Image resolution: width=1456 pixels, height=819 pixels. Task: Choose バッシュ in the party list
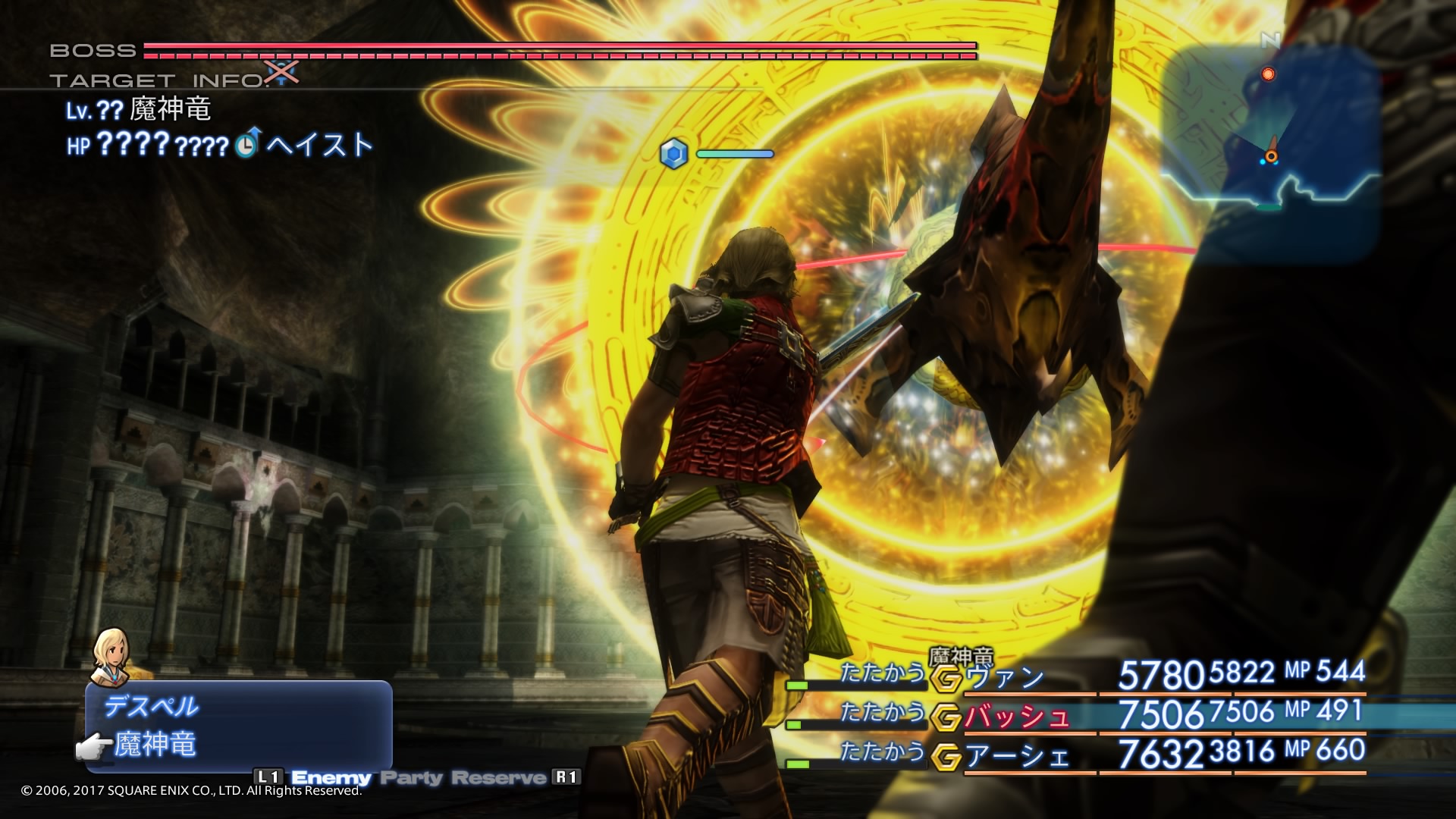(1017, 717)
